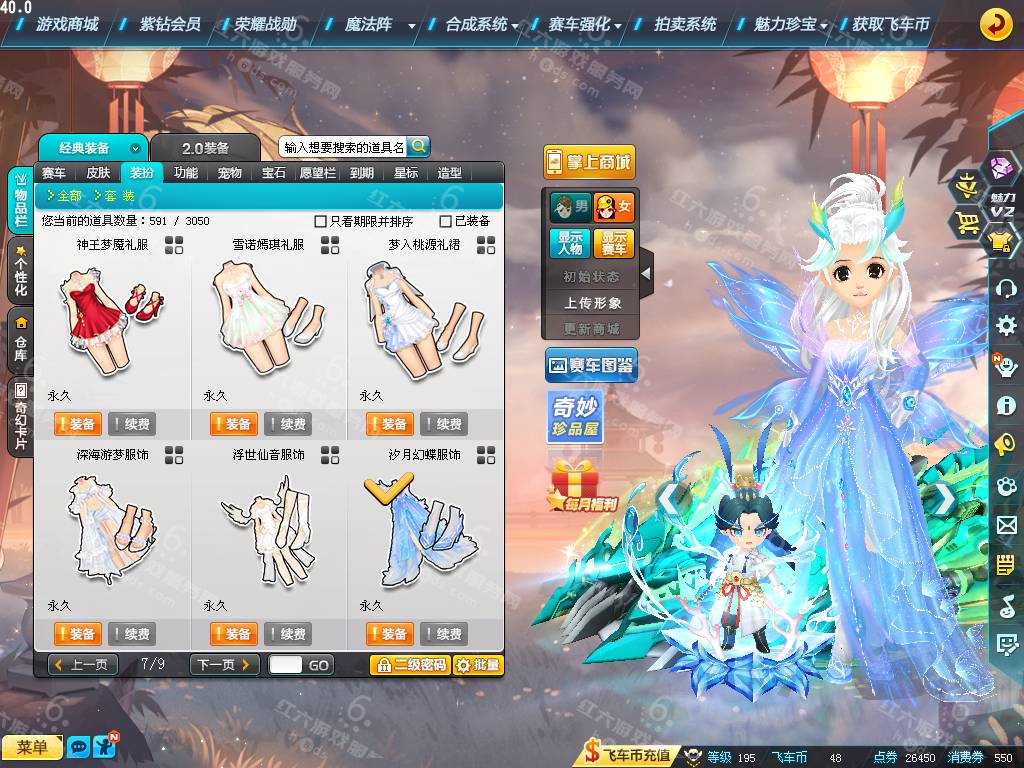This screenshot has height=768, width=1024.
Task: Open the 飞车币充值 recharge button
Action: (628, 755)
